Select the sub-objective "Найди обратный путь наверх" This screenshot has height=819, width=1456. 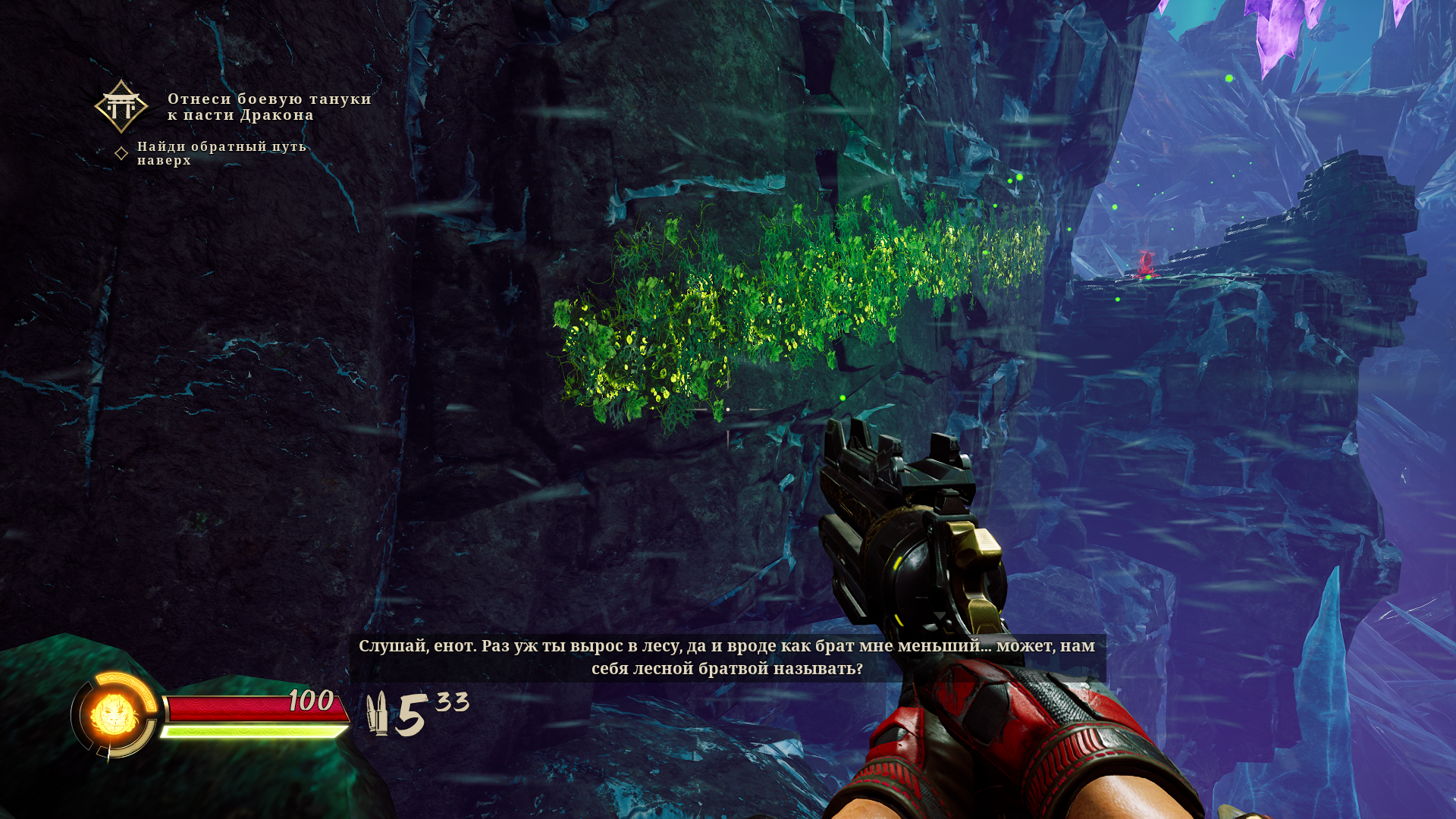pyautogui.click(x=221, y=153)
